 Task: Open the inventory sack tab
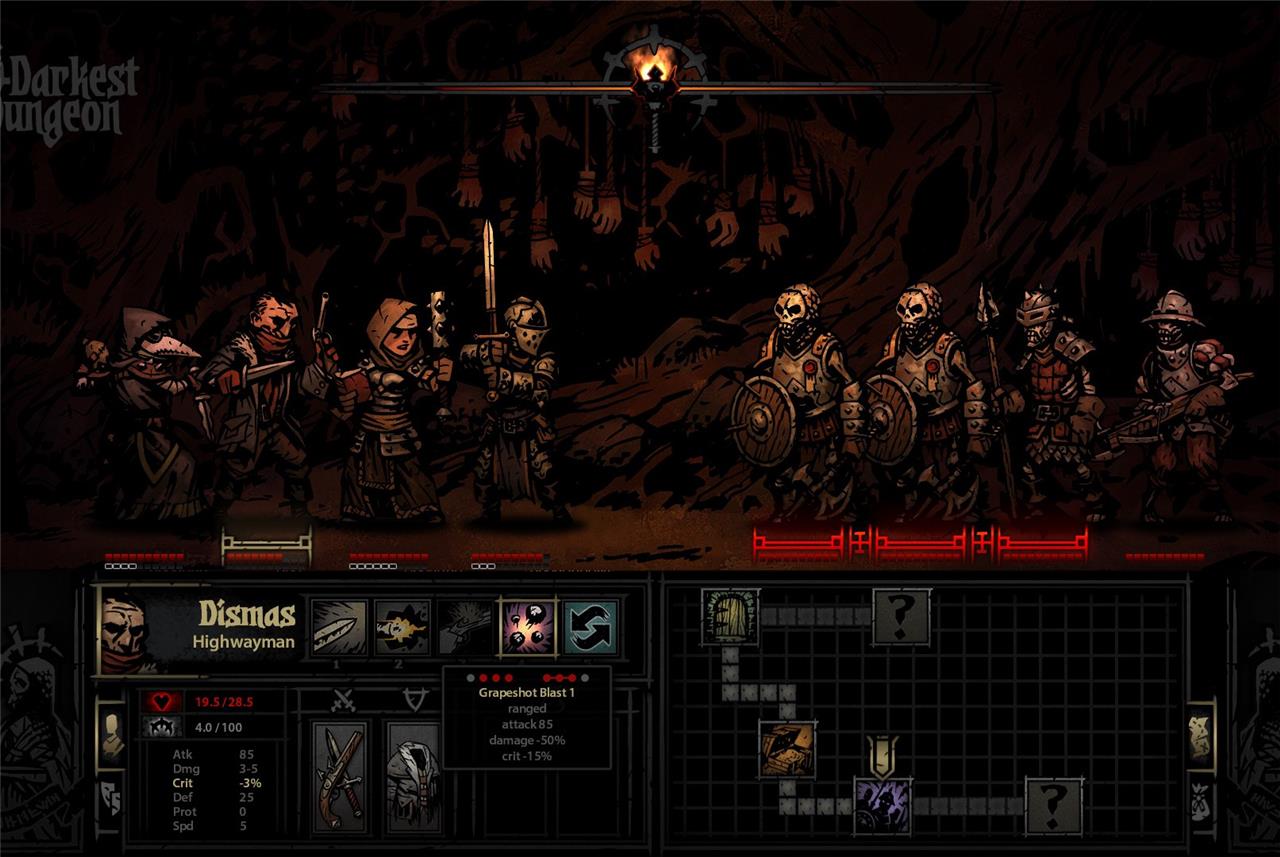[x=1200, y=800]
